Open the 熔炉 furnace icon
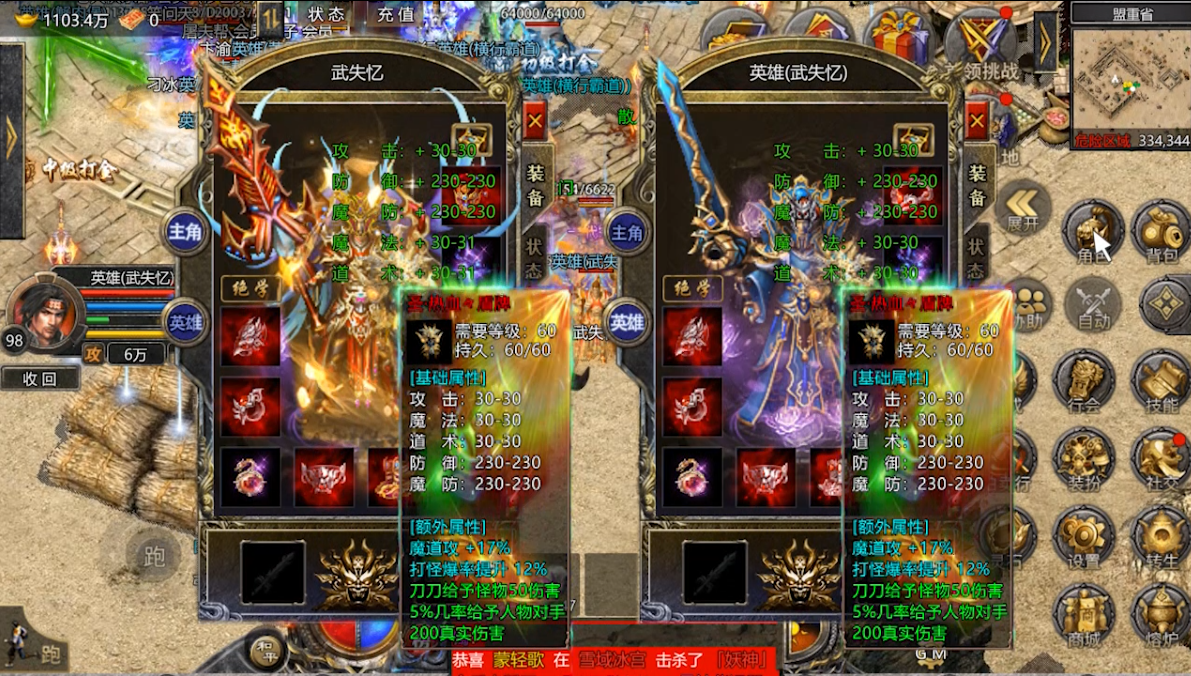Viewport: 1191px width, 676px height. pyautogui.click(x=1161, y=617)
